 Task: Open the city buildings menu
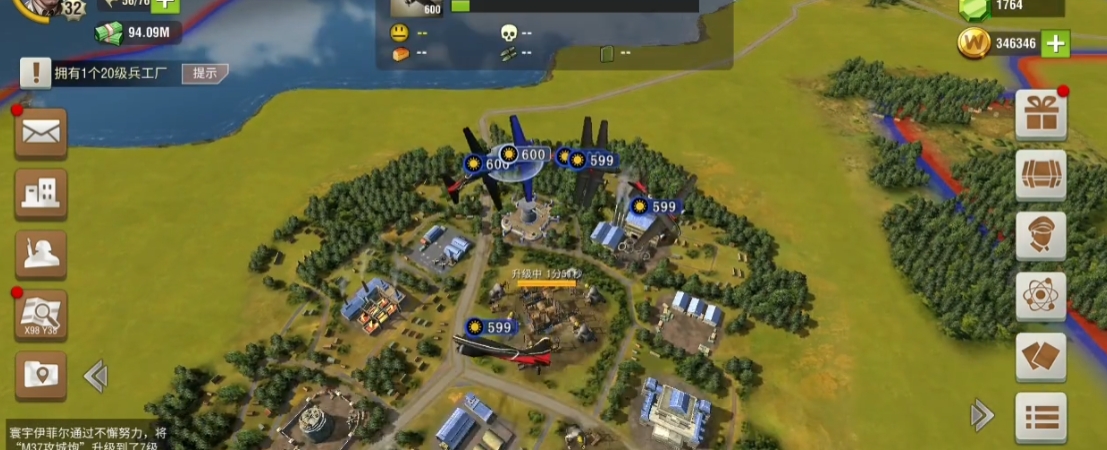(41, 193)
